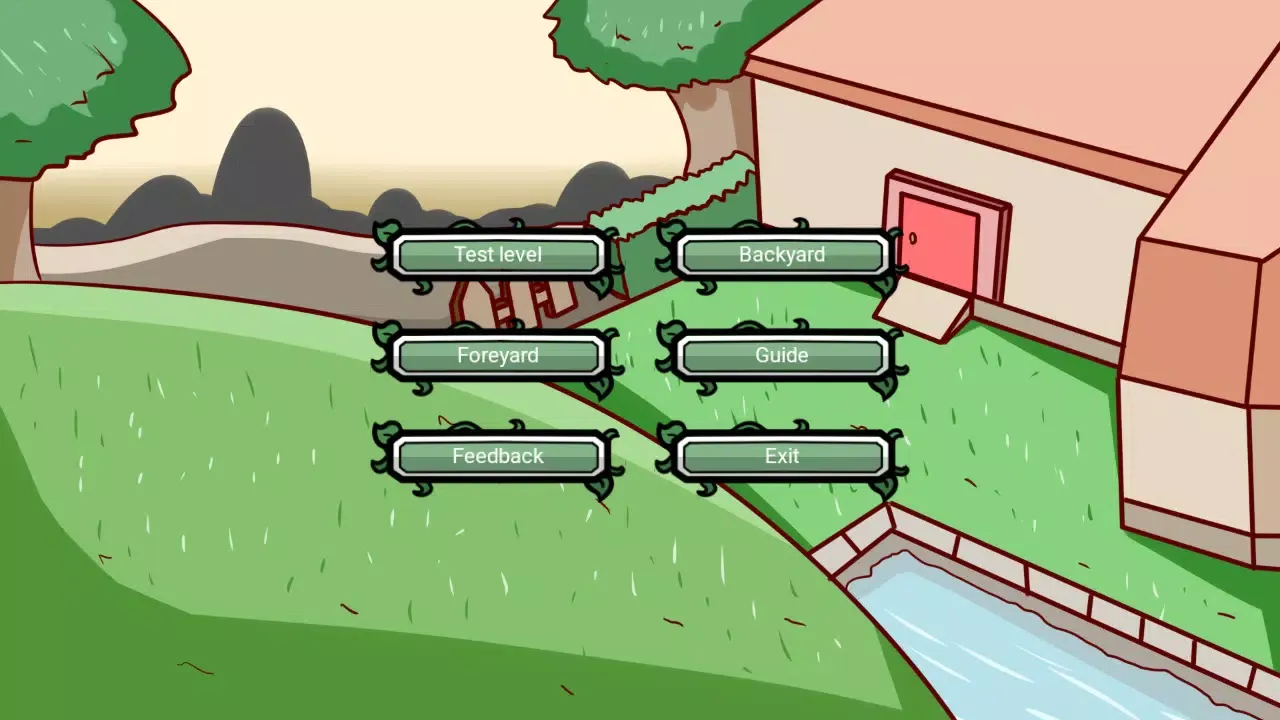Open the Backyard level
The width and height of the screenshot is (1280, 720).
click(782, 255)
